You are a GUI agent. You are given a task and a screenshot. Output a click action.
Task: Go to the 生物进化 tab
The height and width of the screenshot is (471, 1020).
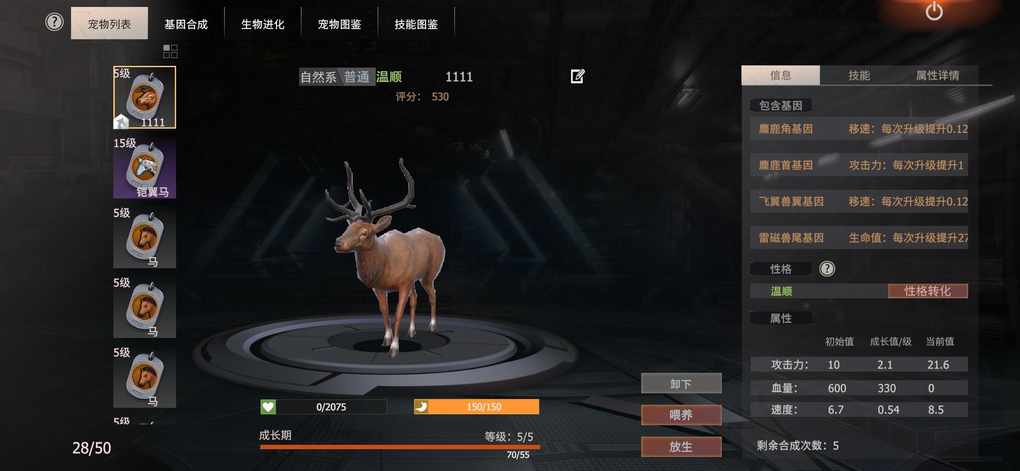coord(263,23)
